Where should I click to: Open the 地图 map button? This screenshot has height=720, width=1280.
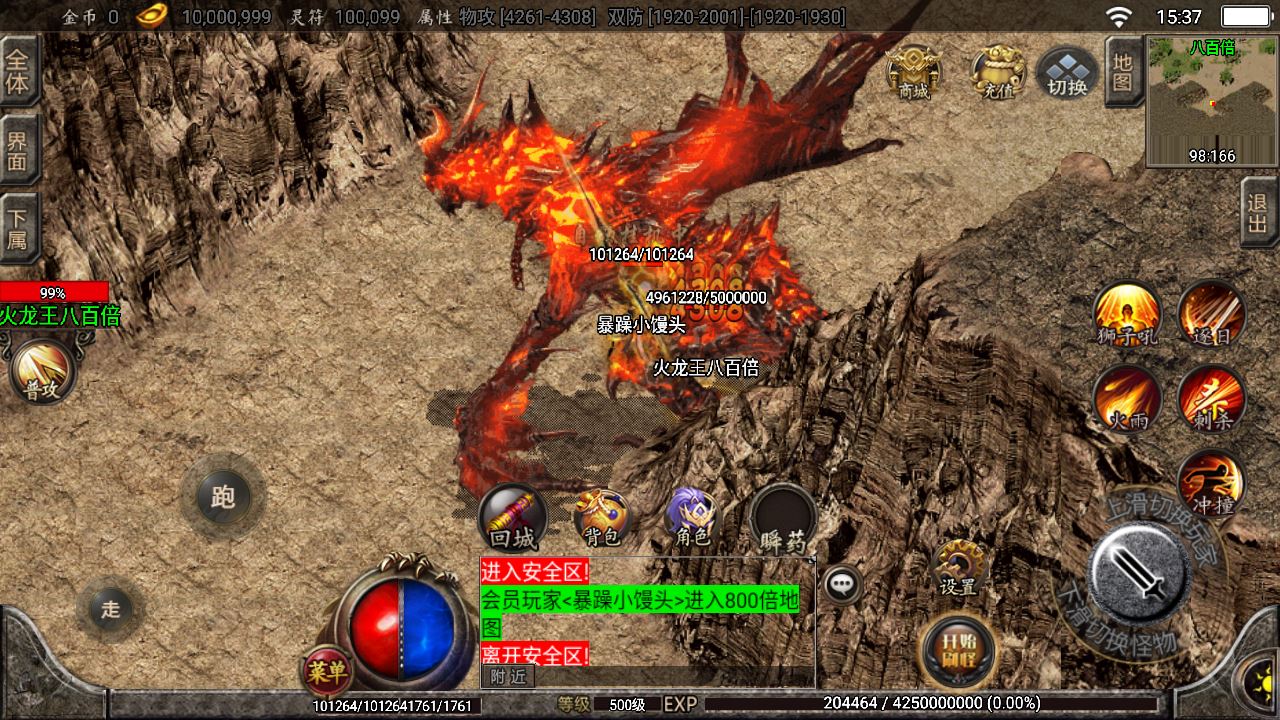tap(1123, 72)
